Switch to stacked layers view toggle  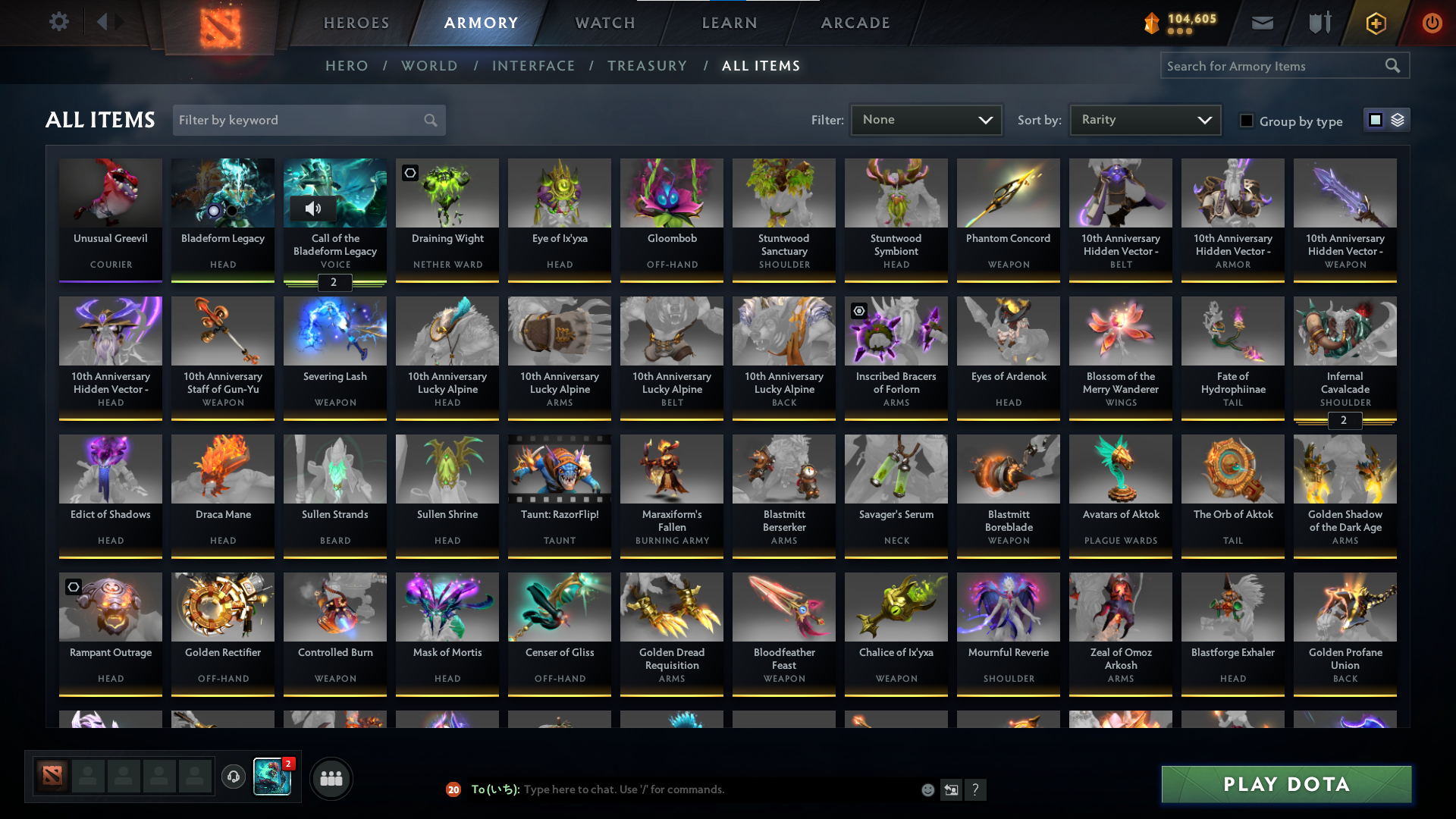(x=1398, y=119)
